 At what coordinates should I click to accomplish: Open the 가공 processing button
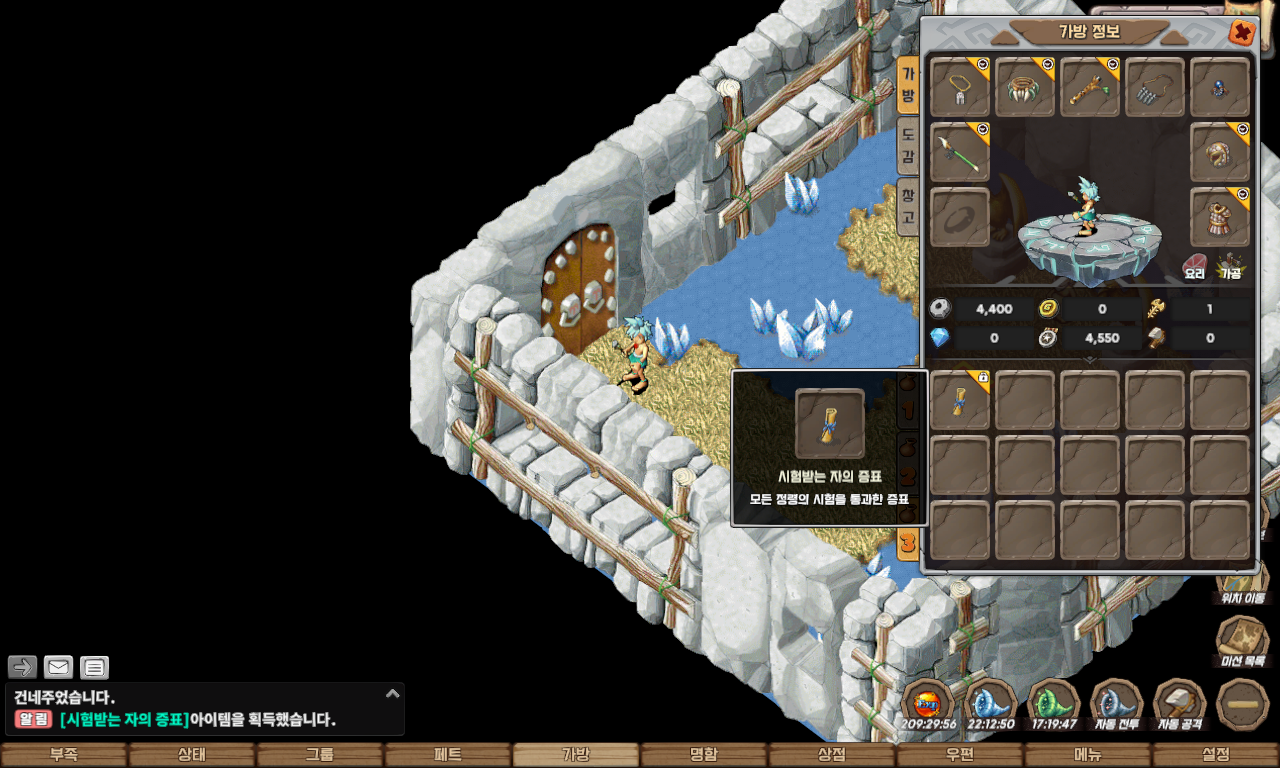[x=1230, y=267]
